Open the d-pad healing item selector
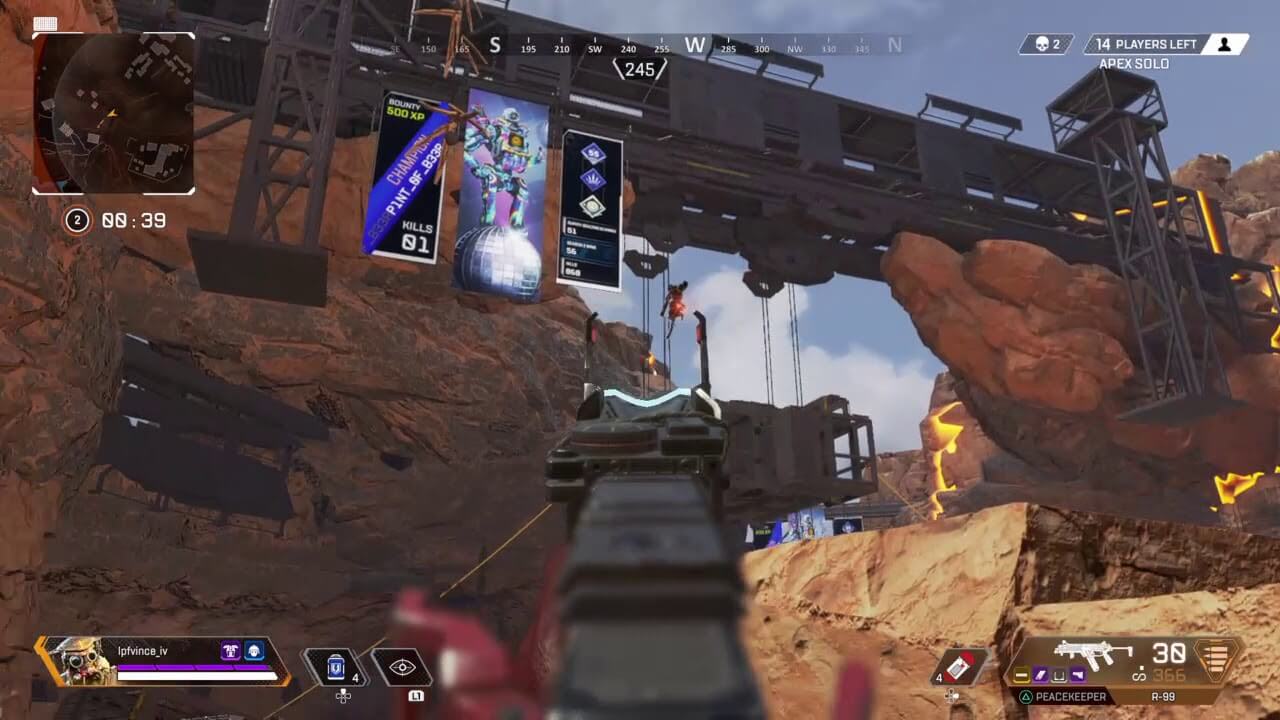Viewport: 1280px width, 720px height. point(343,695)
